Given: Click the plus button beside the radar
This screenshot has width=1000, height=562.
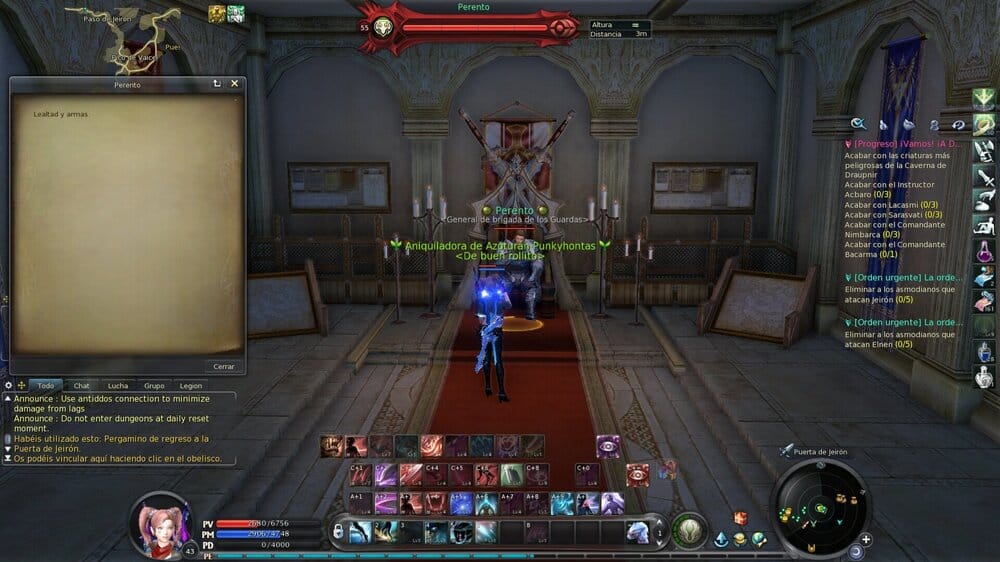Looking at the screenshot, I should point(866,539).
